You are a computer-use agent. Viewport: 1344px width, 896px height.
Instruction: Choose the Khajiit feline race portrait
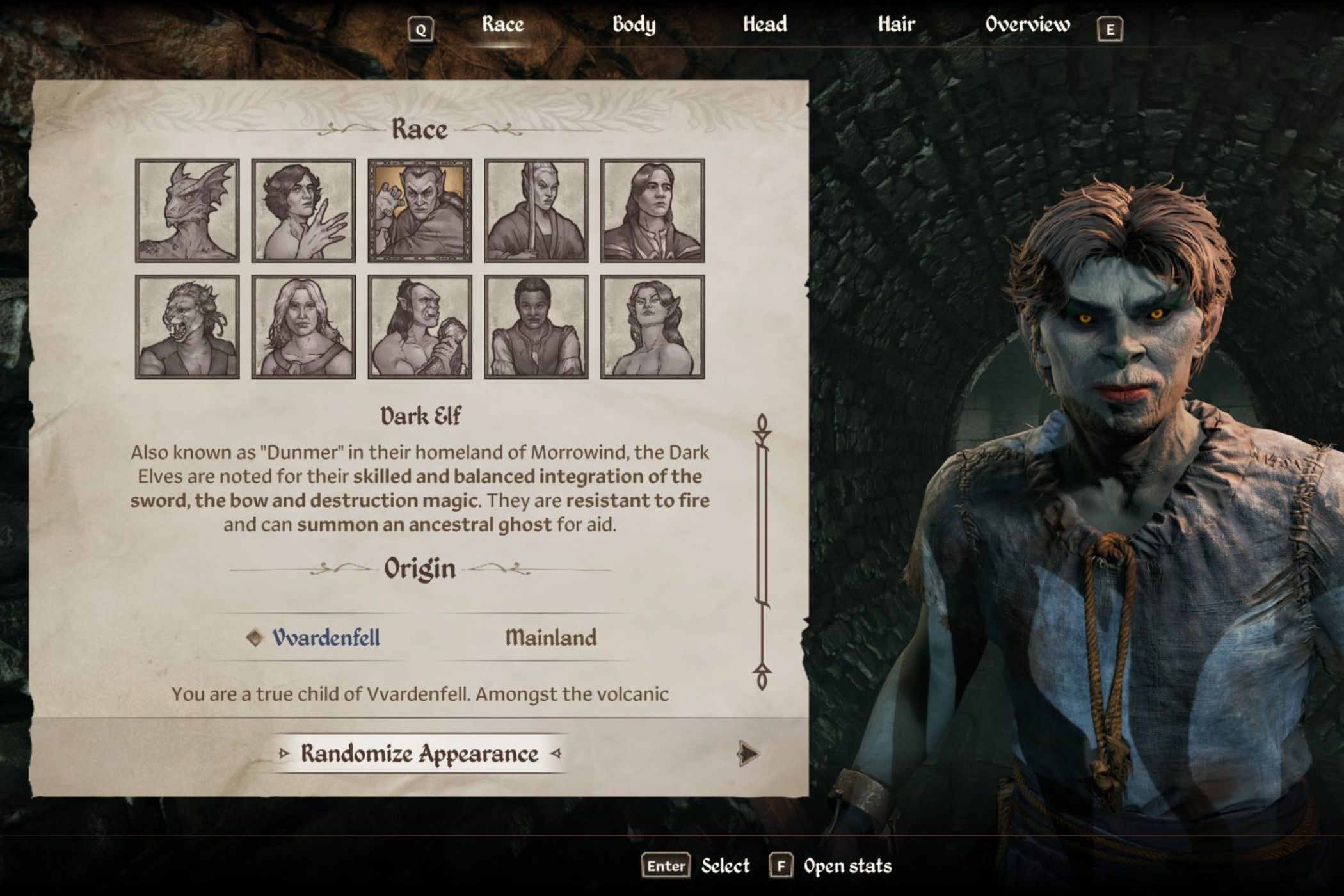click(x=188, y=327)
